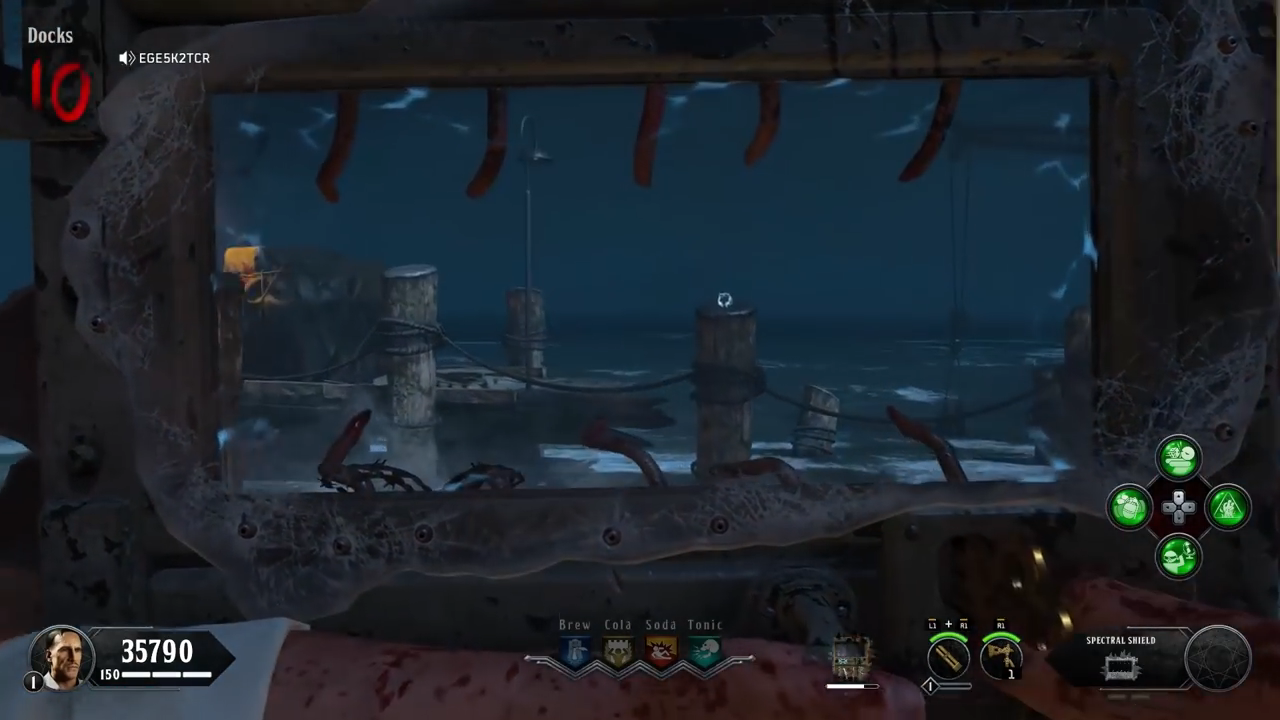Select the Brew perk icon
Image resolution: width=1280 pixels, height=720 pixels.
pyautogui.click(x=575, y=652)
